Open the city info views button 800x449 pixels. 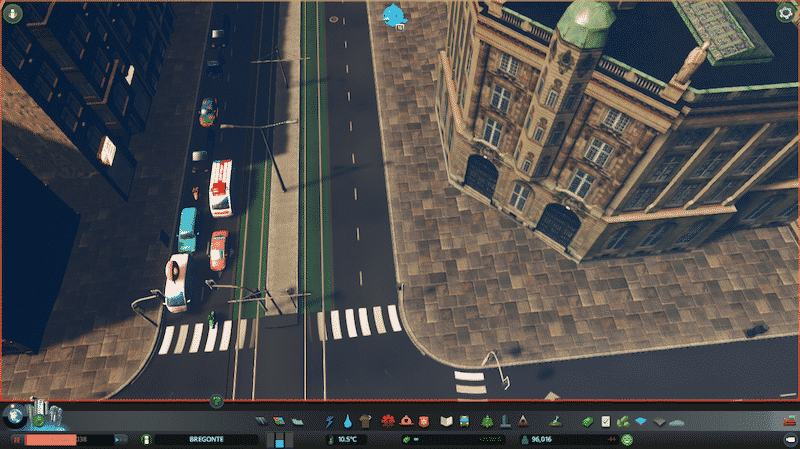[14, 12]
